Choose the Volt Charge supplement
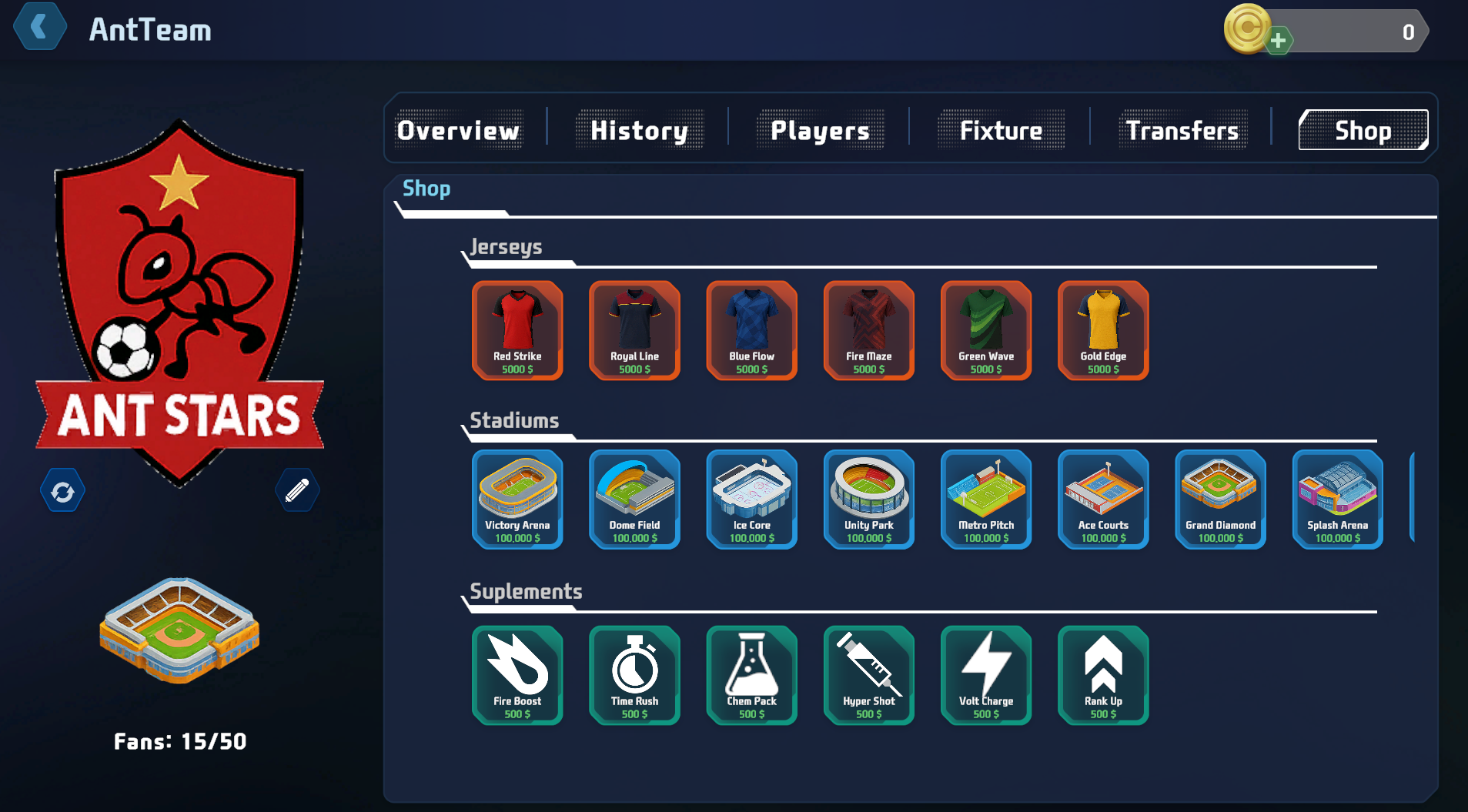Image resolution: width=1468 pixels, height=812 pixels. click(x=986, y=675)
